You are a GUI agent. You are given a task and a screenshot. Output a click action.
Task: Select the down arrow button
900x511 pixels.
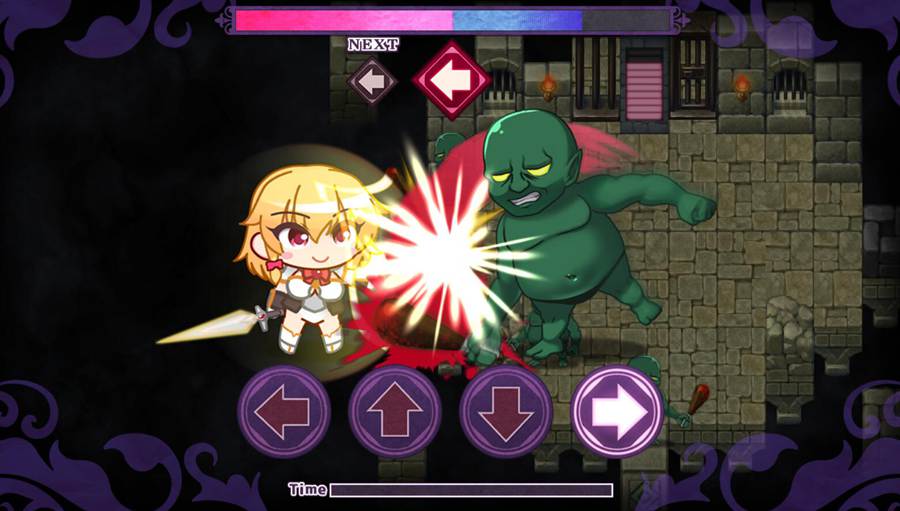[506, 412]
